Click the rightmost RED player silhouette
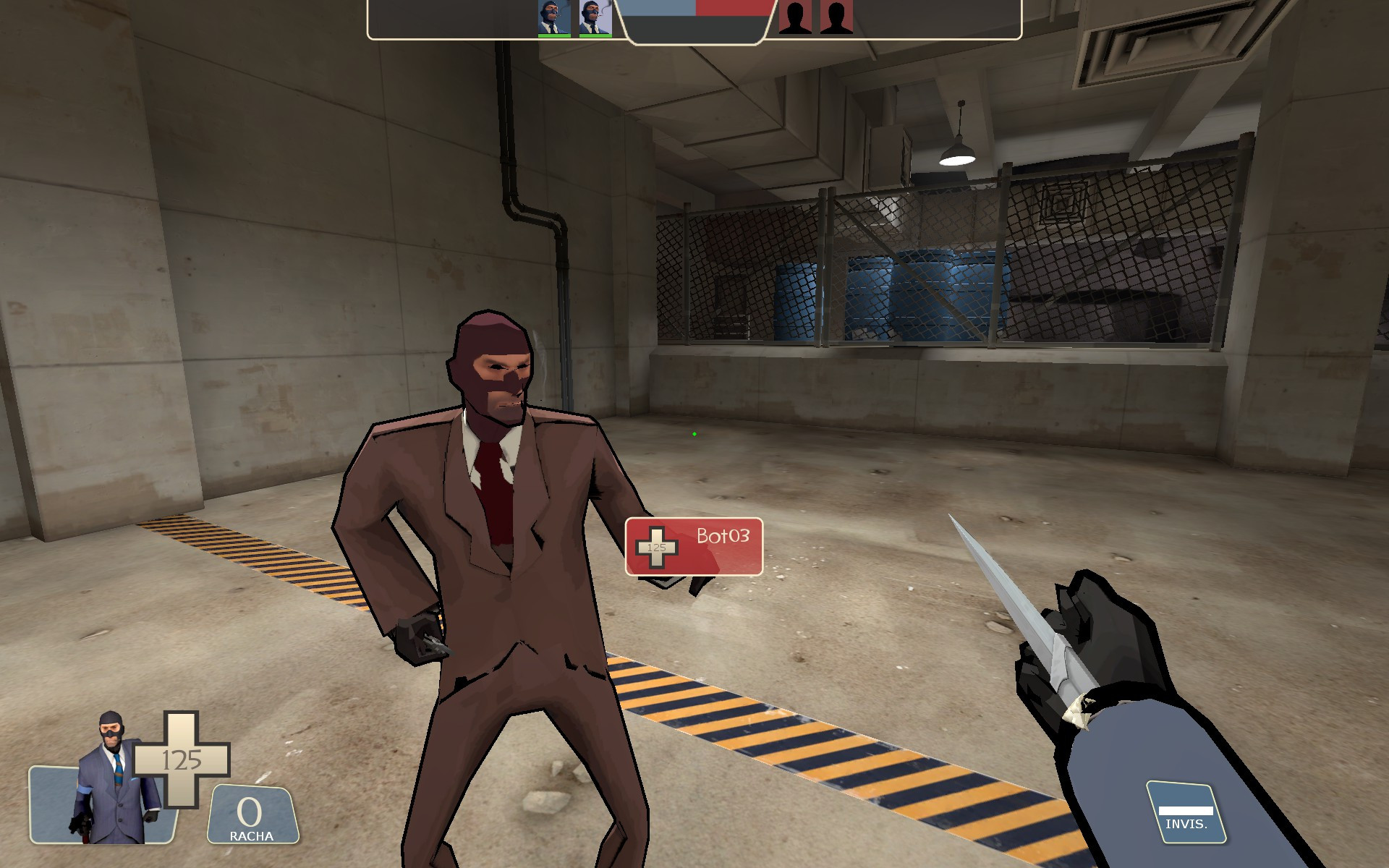This screenshot has width=1389, height=868. point(836,17)
